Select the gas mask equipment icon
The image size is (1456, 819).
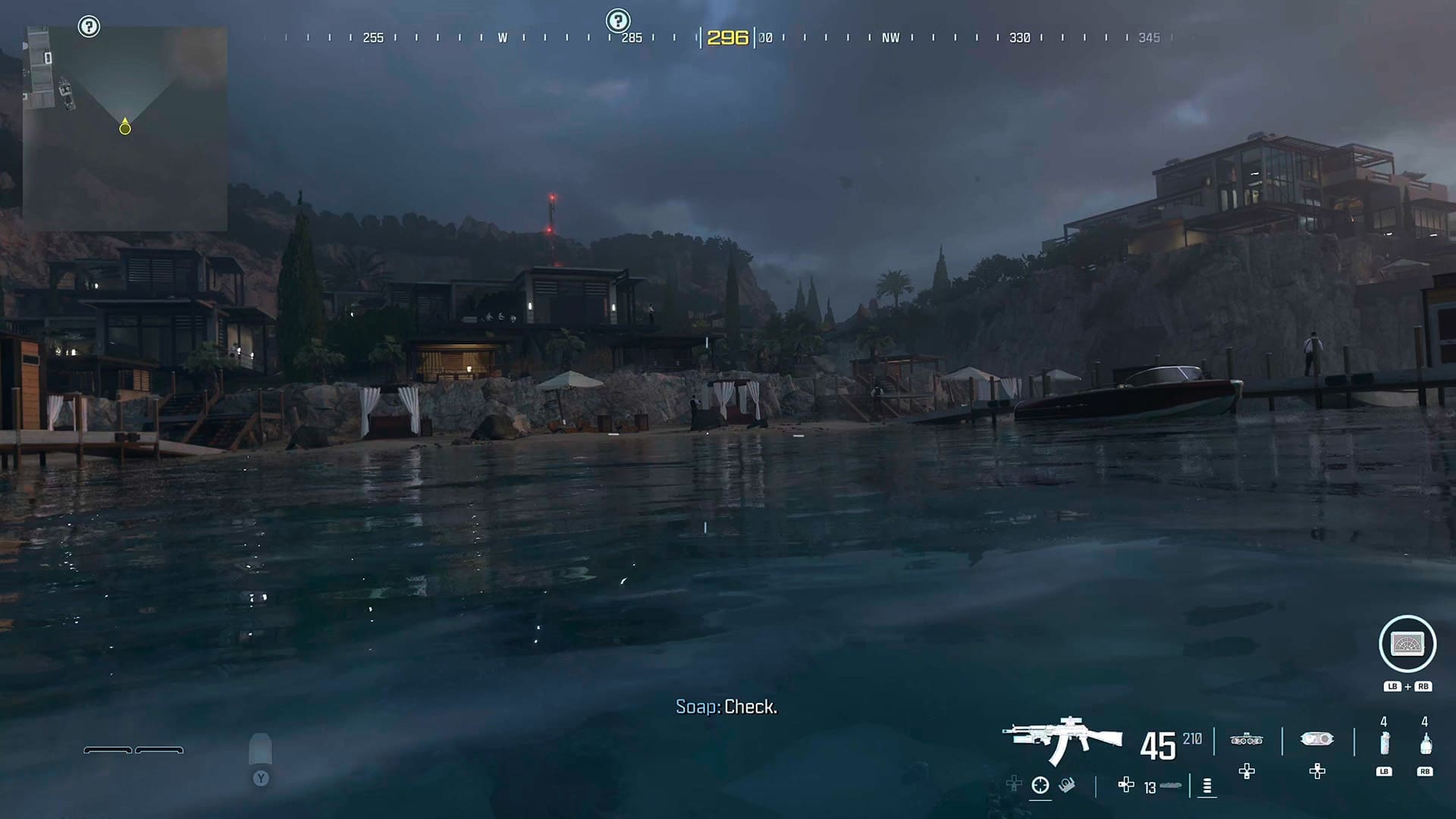(1316, 739)
